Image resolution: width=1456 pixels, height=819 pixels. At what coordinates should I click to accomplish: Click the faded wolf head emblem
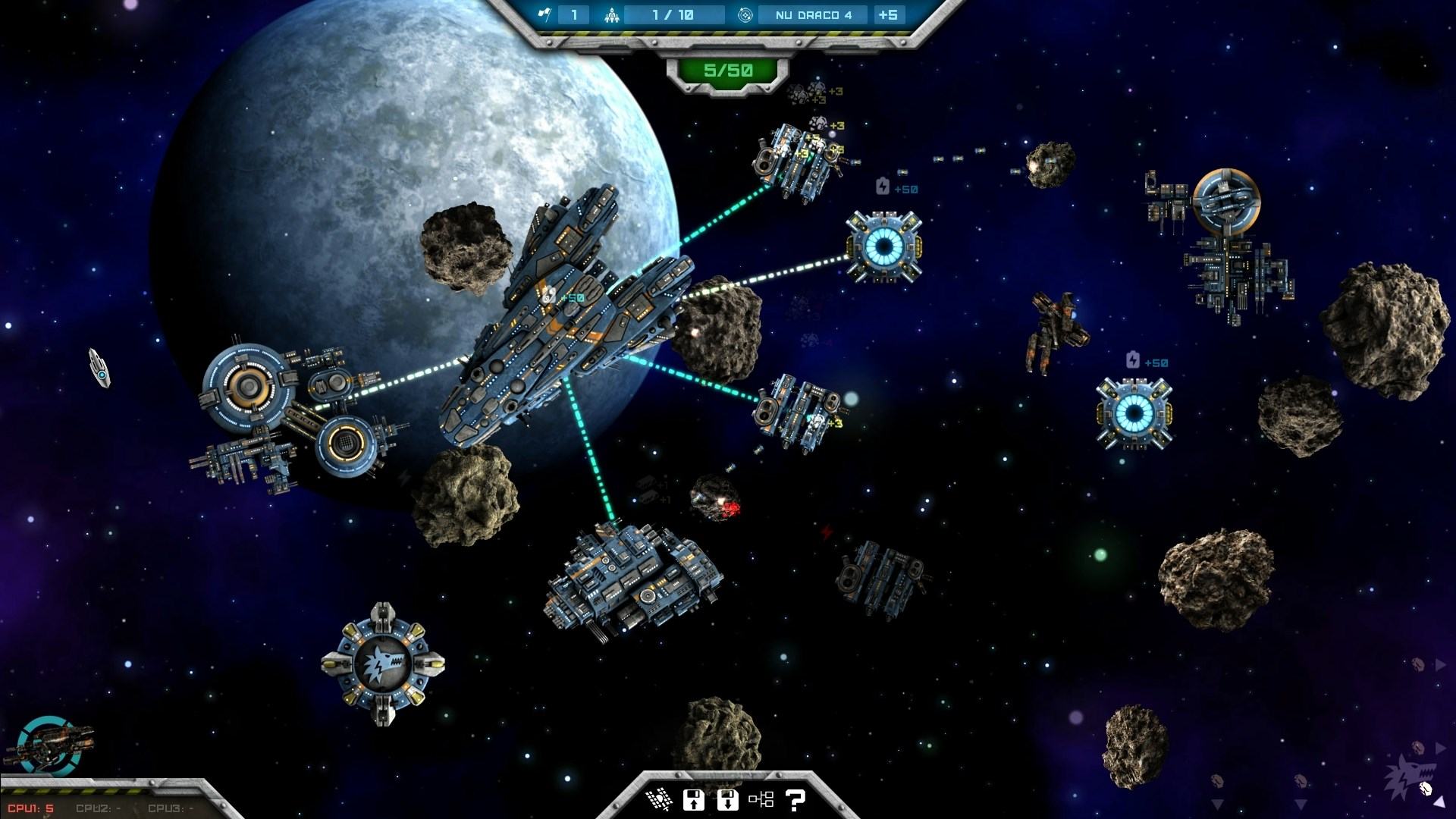pyautogui.click(x=1407, y=777)
